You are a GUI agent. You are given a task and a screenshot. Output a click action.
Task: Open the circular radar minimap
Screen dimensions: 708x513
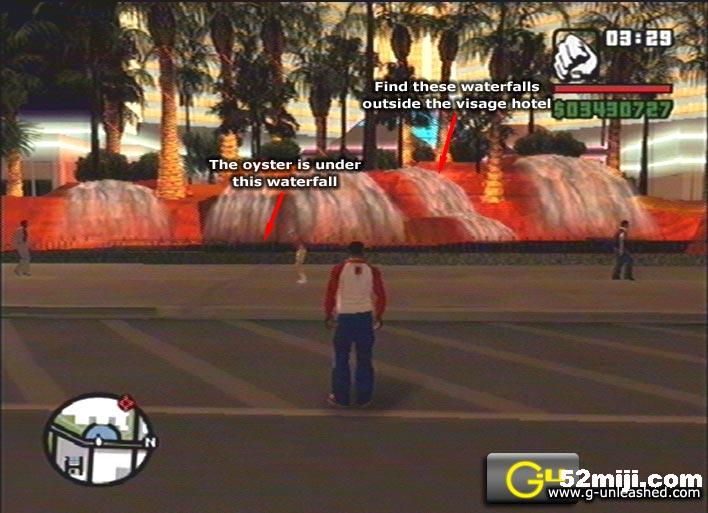point(98,440)
